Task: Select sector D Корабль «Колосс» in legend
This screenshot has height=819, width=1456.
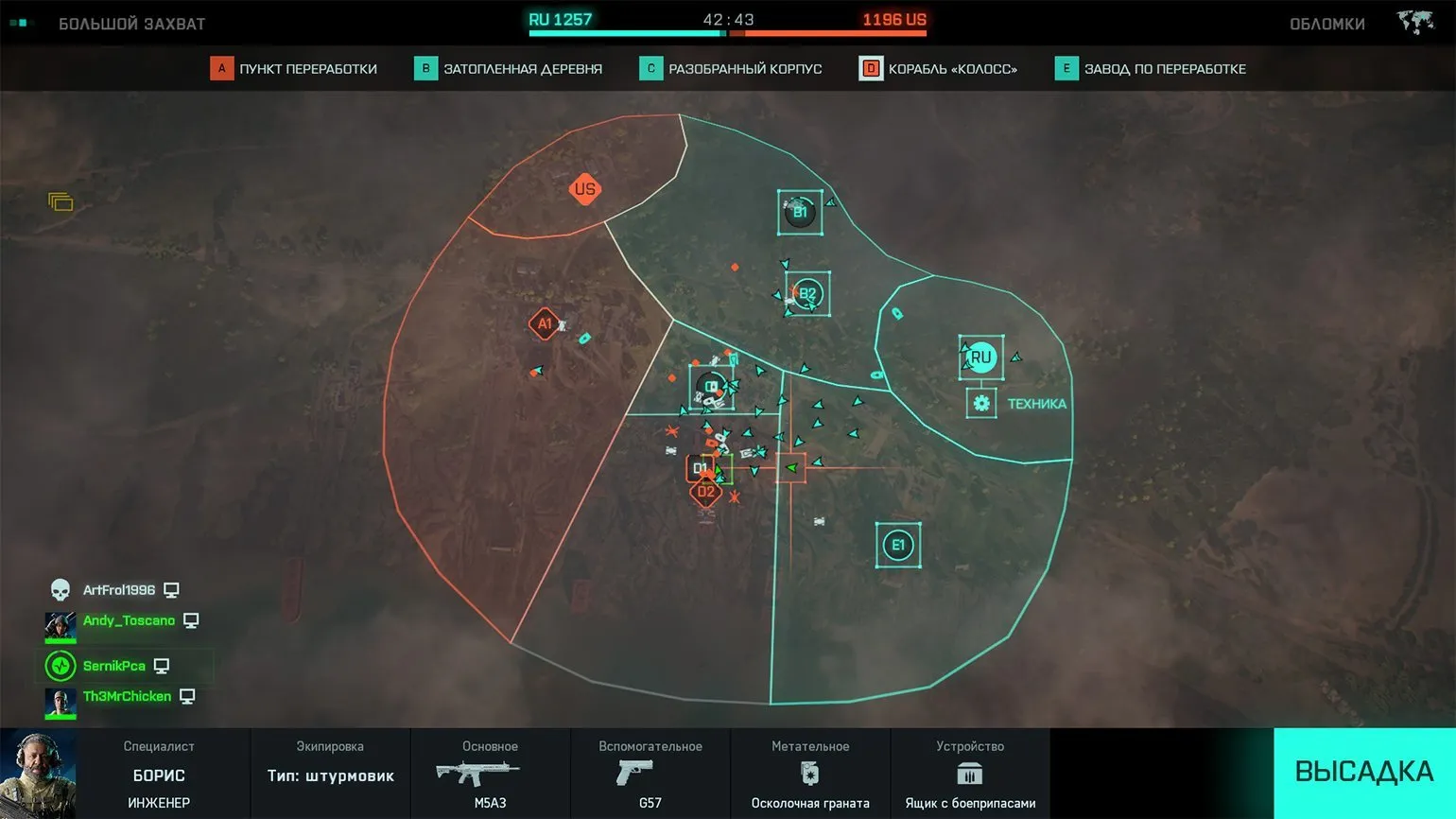Action: point(938,69)
